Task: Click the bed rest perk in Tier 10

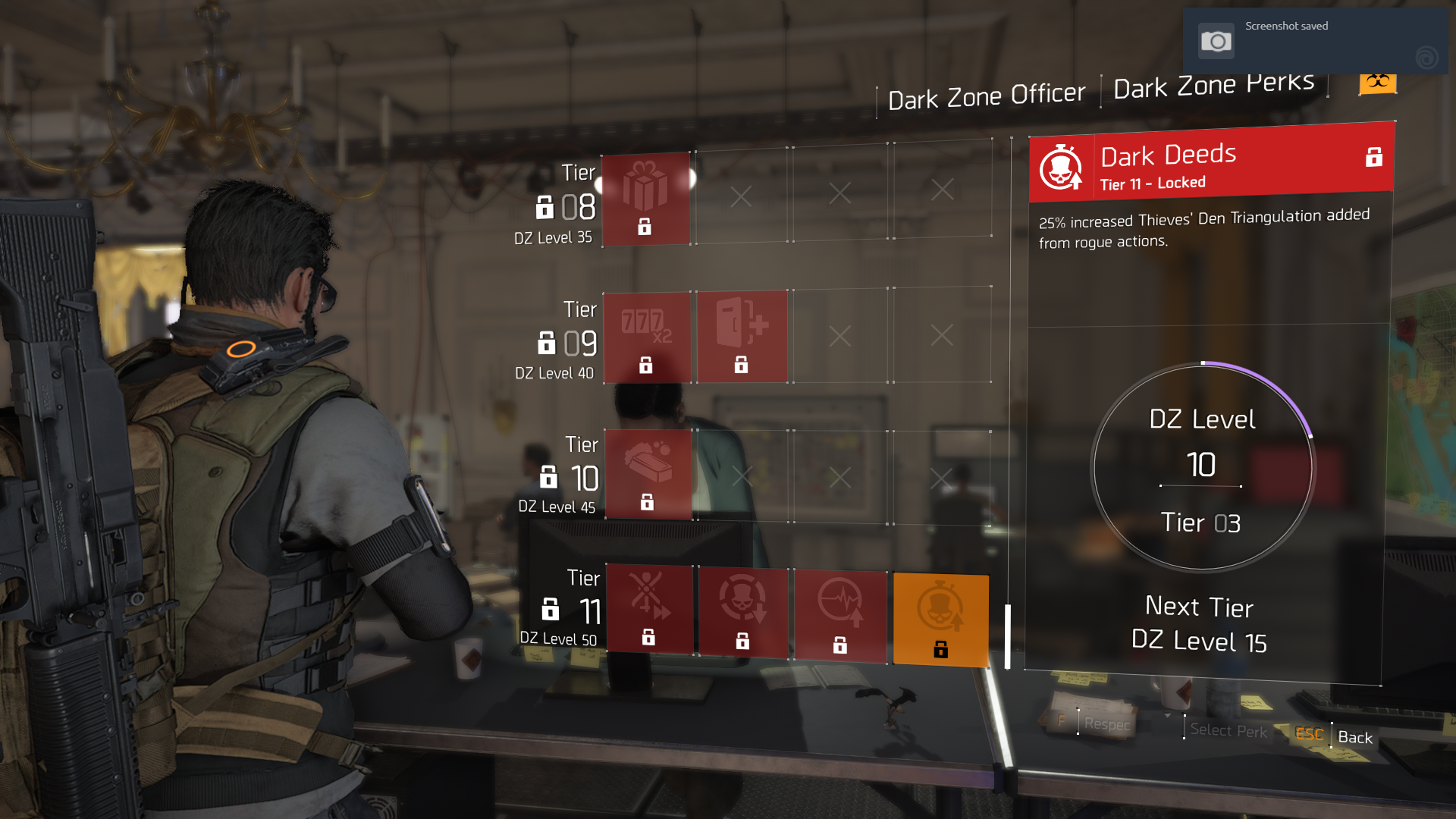Action: 648,472
